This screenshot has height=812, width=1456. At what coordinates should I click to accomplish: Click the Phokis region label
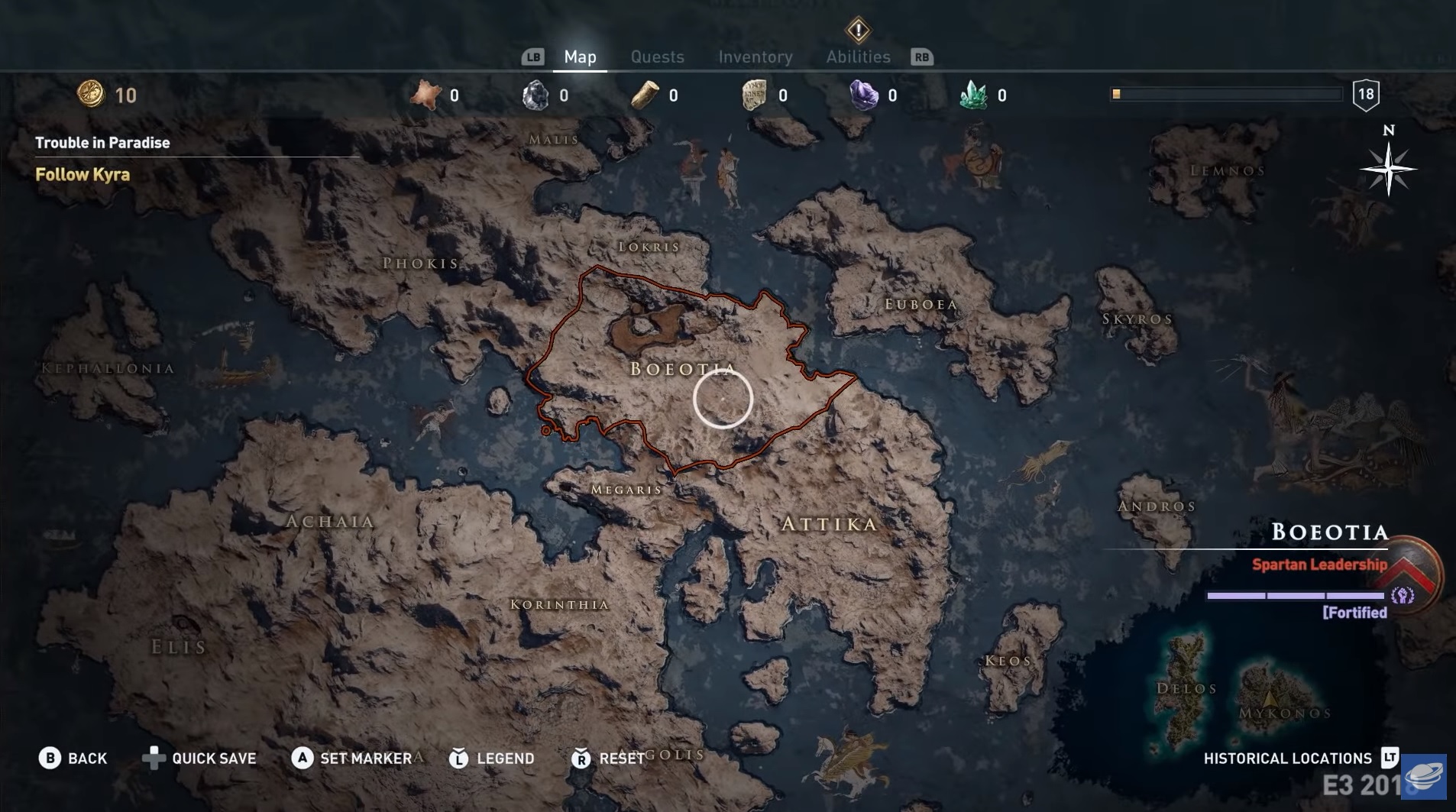tap(421, 264)
